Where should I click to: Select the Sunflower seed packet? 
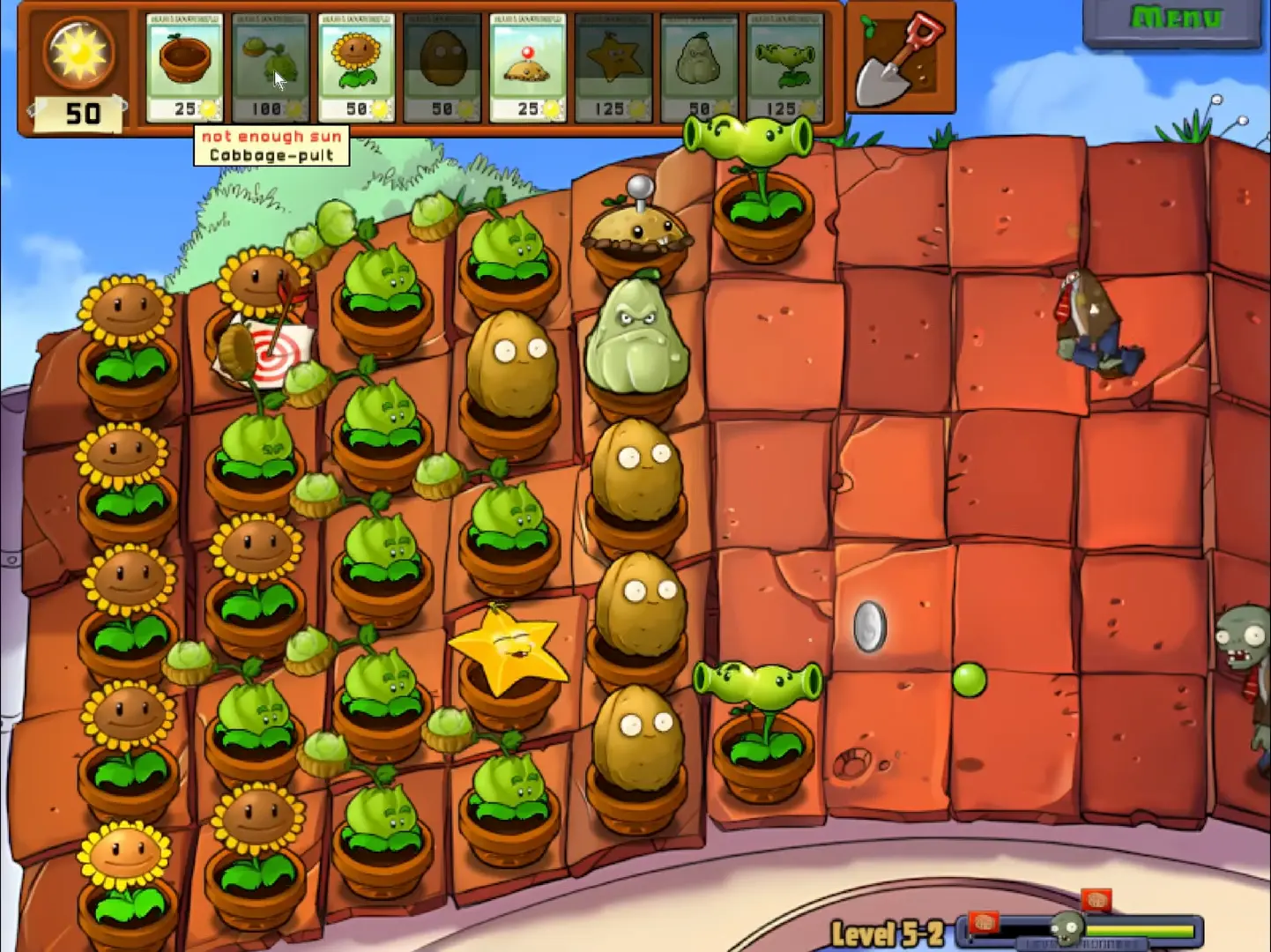pos(356,67)
